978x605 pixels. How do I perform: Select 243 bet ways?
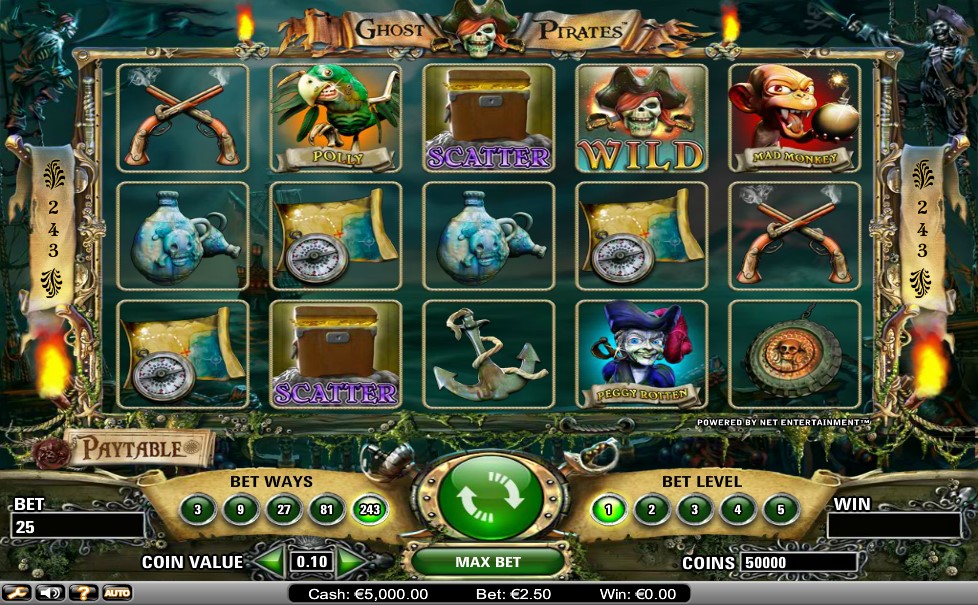click(369, 510)
